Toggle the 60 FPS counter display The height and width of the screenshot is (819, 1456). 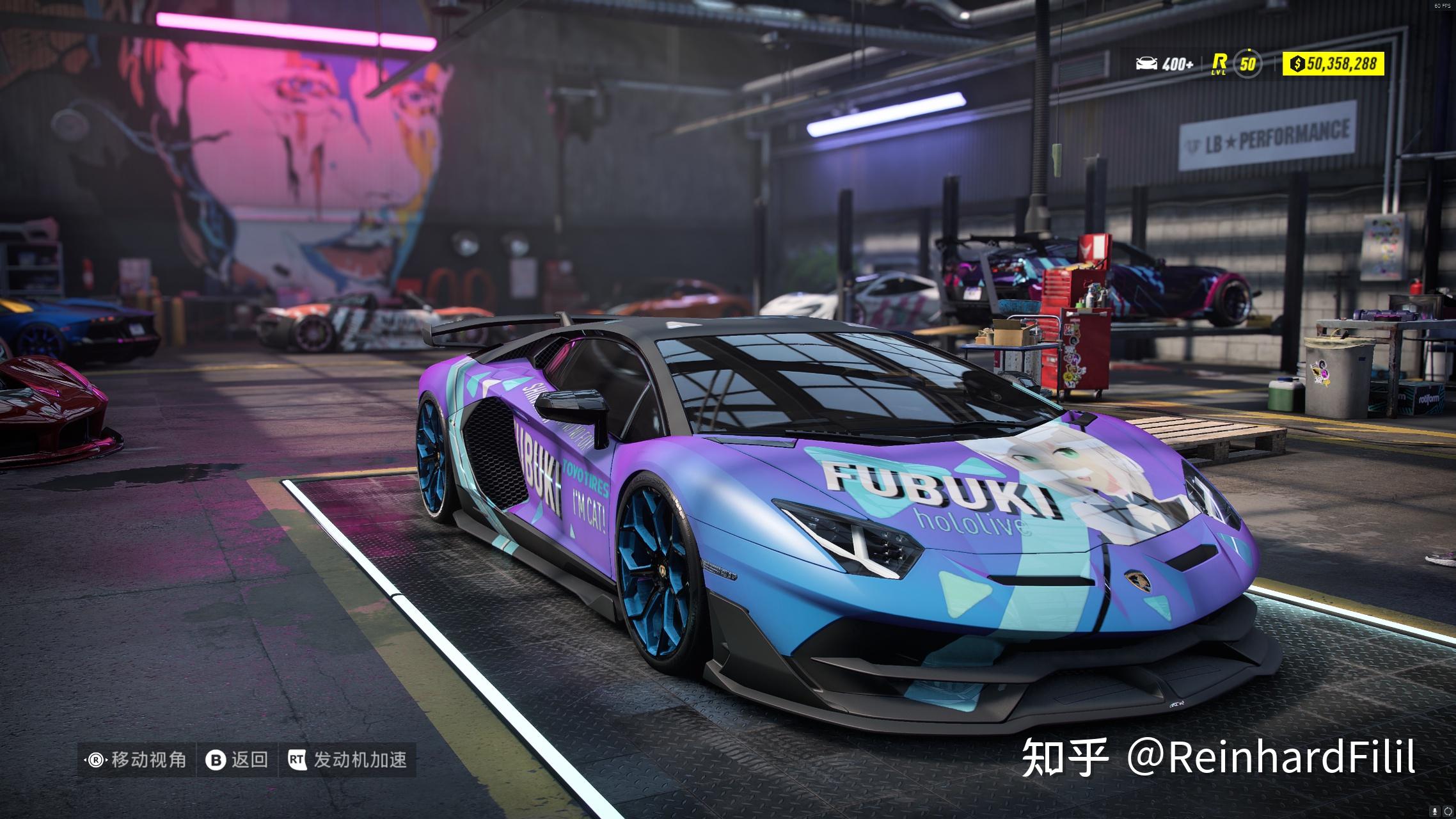[1442, 6]
